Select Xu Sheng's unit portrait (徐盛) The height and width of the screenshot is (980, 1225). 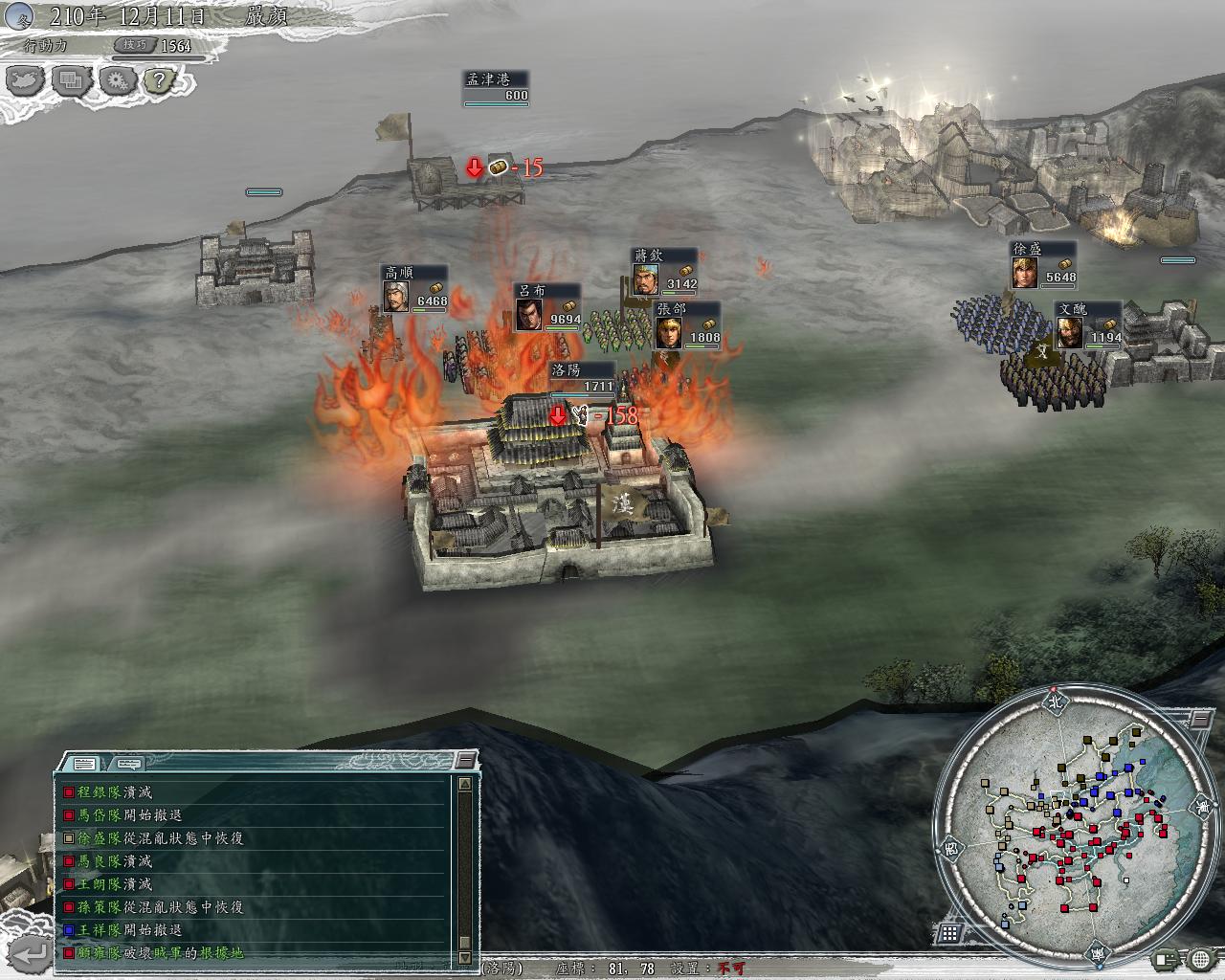tap(1024, 273)
